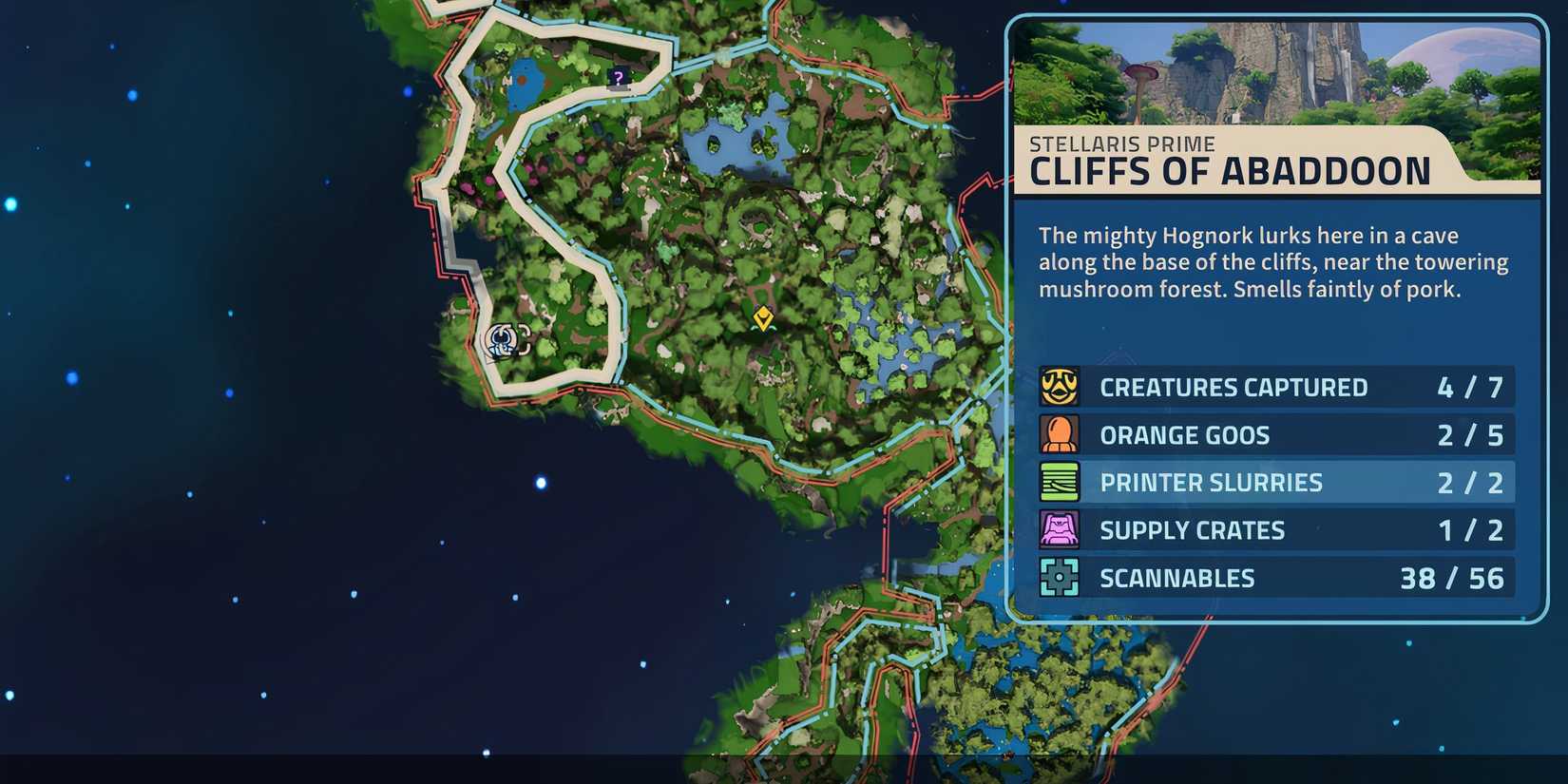
Task: Choose the Orange Goos collectible row
Action: click(1275, 435)
